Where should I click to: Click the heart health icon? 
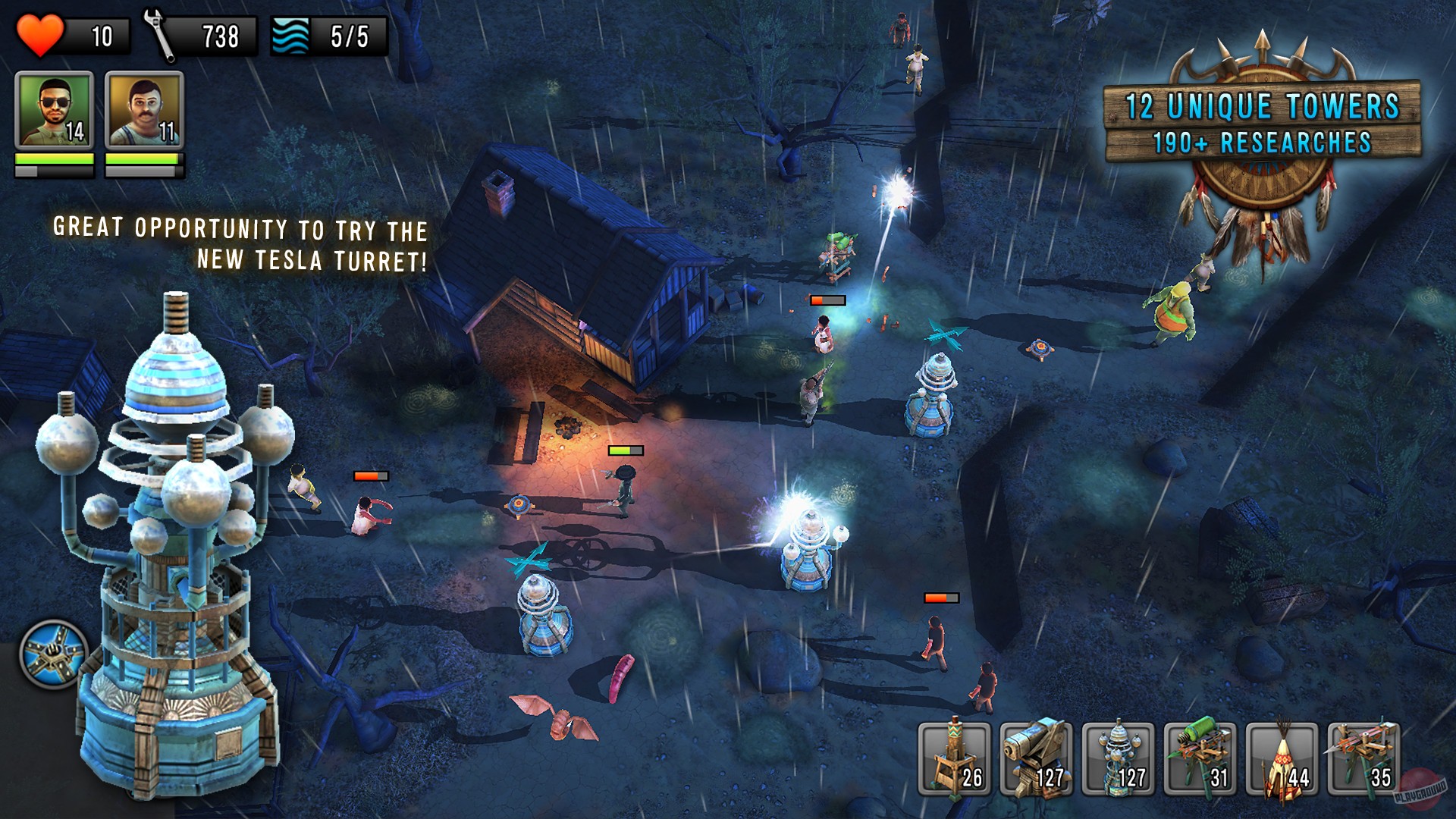pyautogui.click(x=42, y=33)
